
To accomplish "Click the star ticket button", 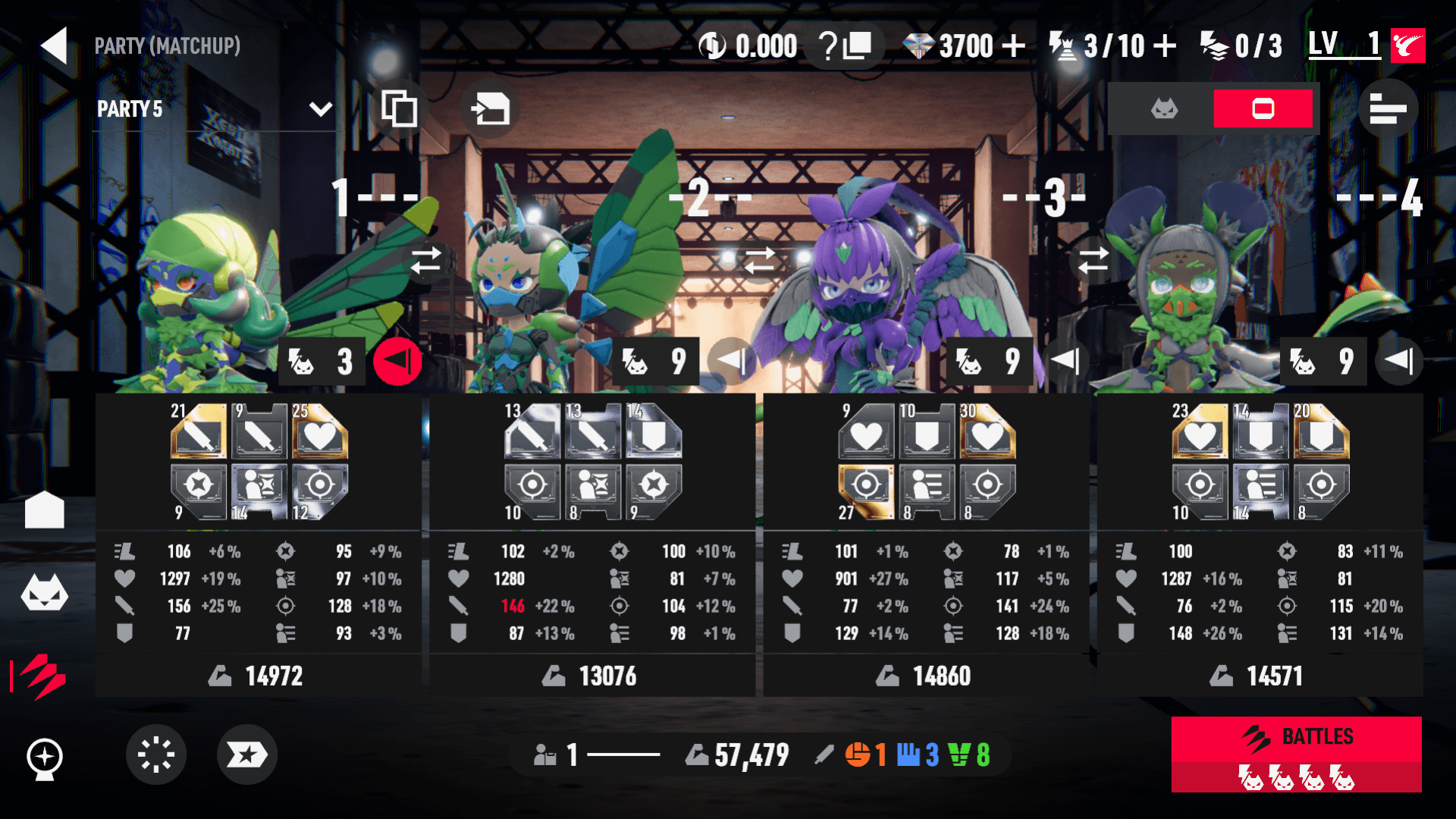I will tap(247, 755).
